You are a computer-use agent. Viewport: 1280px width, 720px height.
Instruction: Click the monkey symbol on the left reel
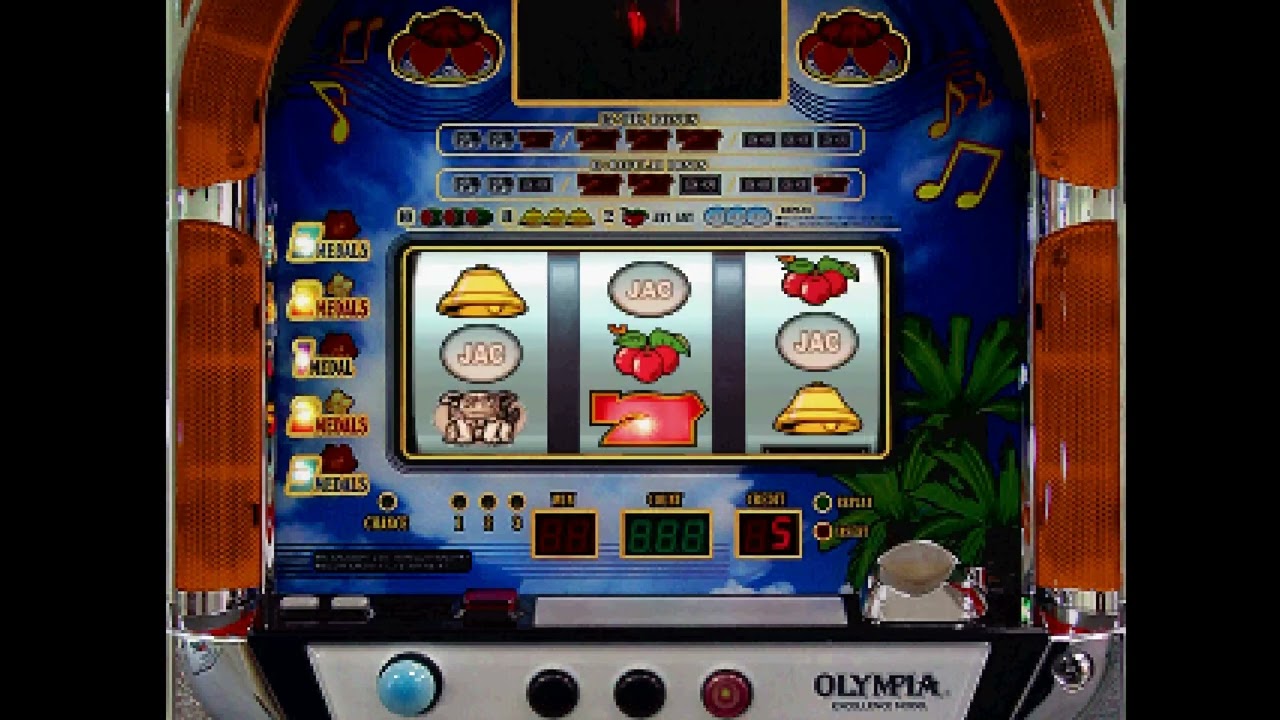click(480, 417)
